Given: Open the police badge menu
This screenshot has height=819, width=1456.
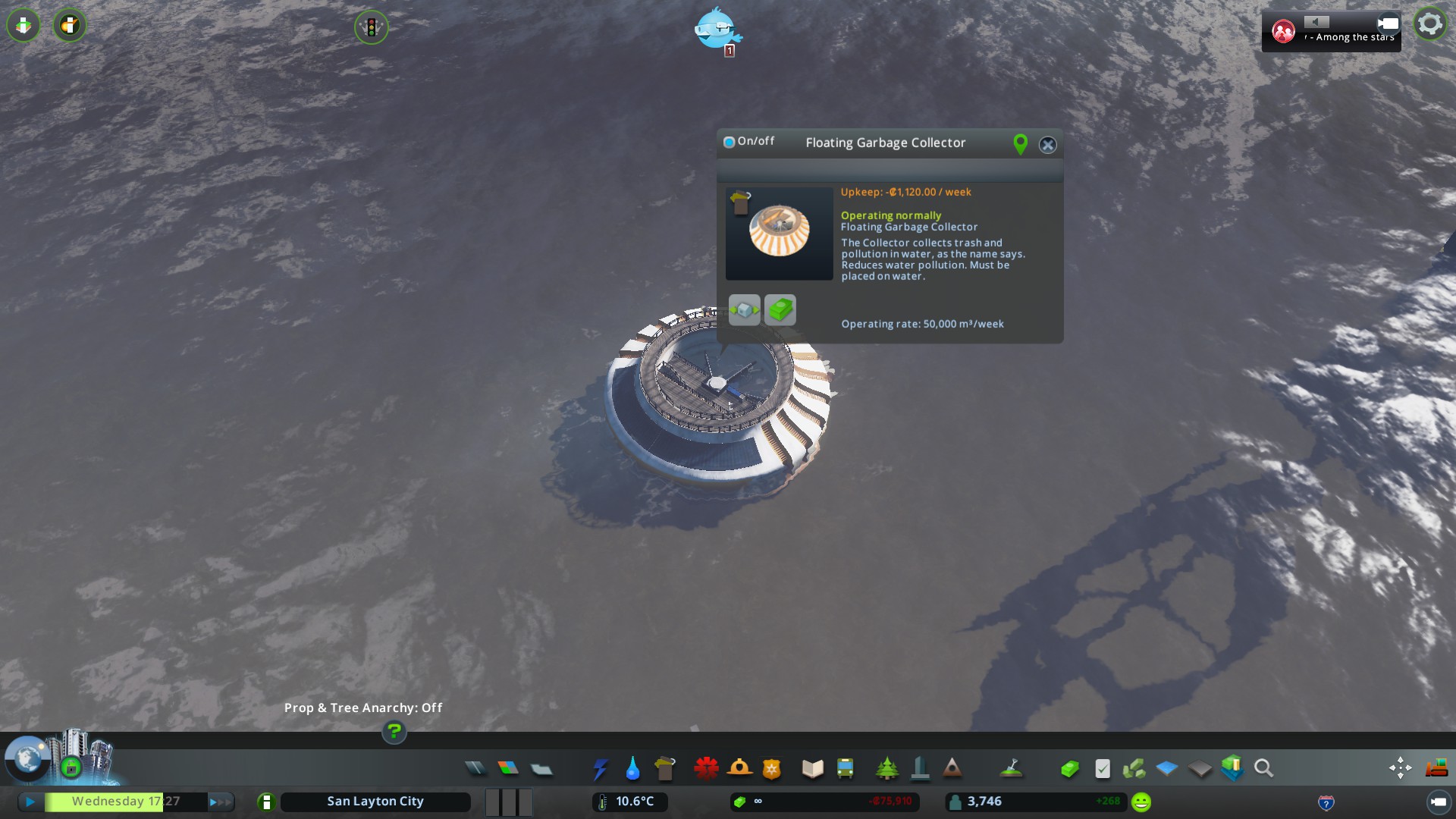Looking at the screenshot, I should pyautogui.click(x=772, y=769).
